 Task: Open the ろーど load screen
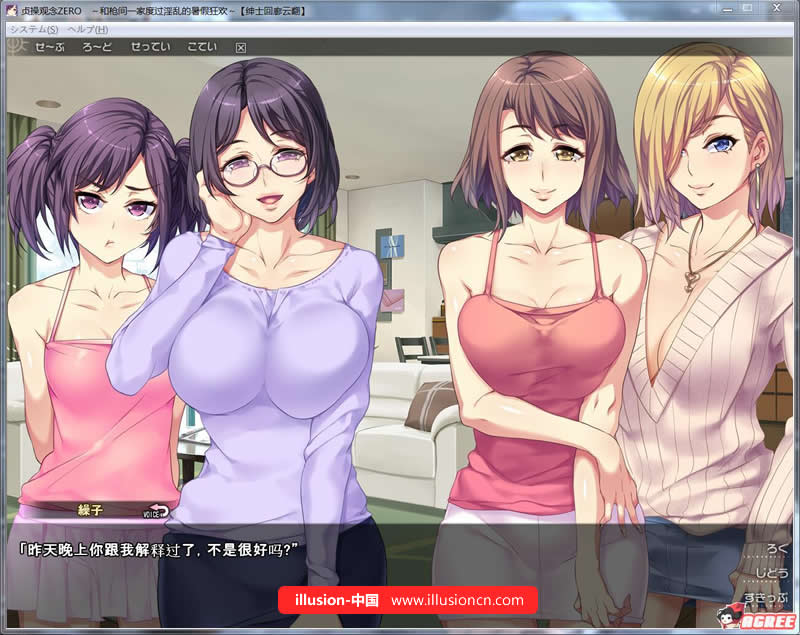pos(97,47)
